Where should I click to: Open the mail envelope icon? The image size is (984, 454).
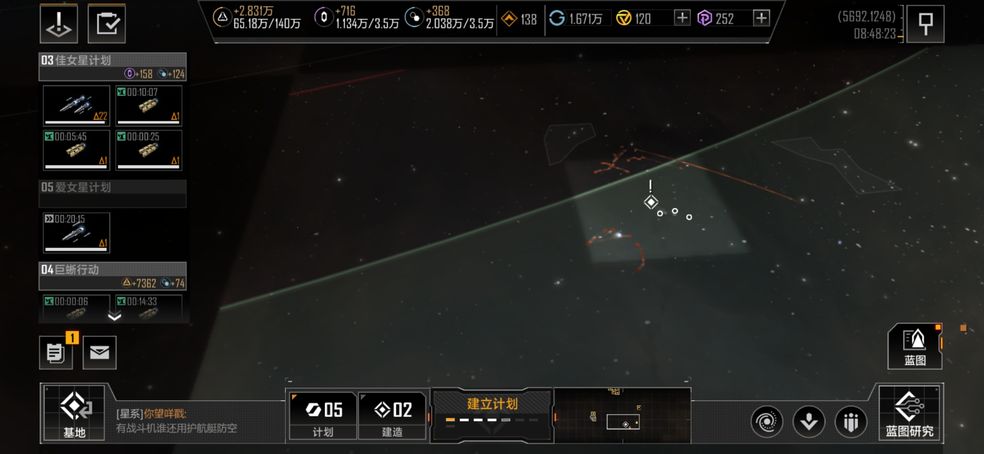(x=100, y=351)
